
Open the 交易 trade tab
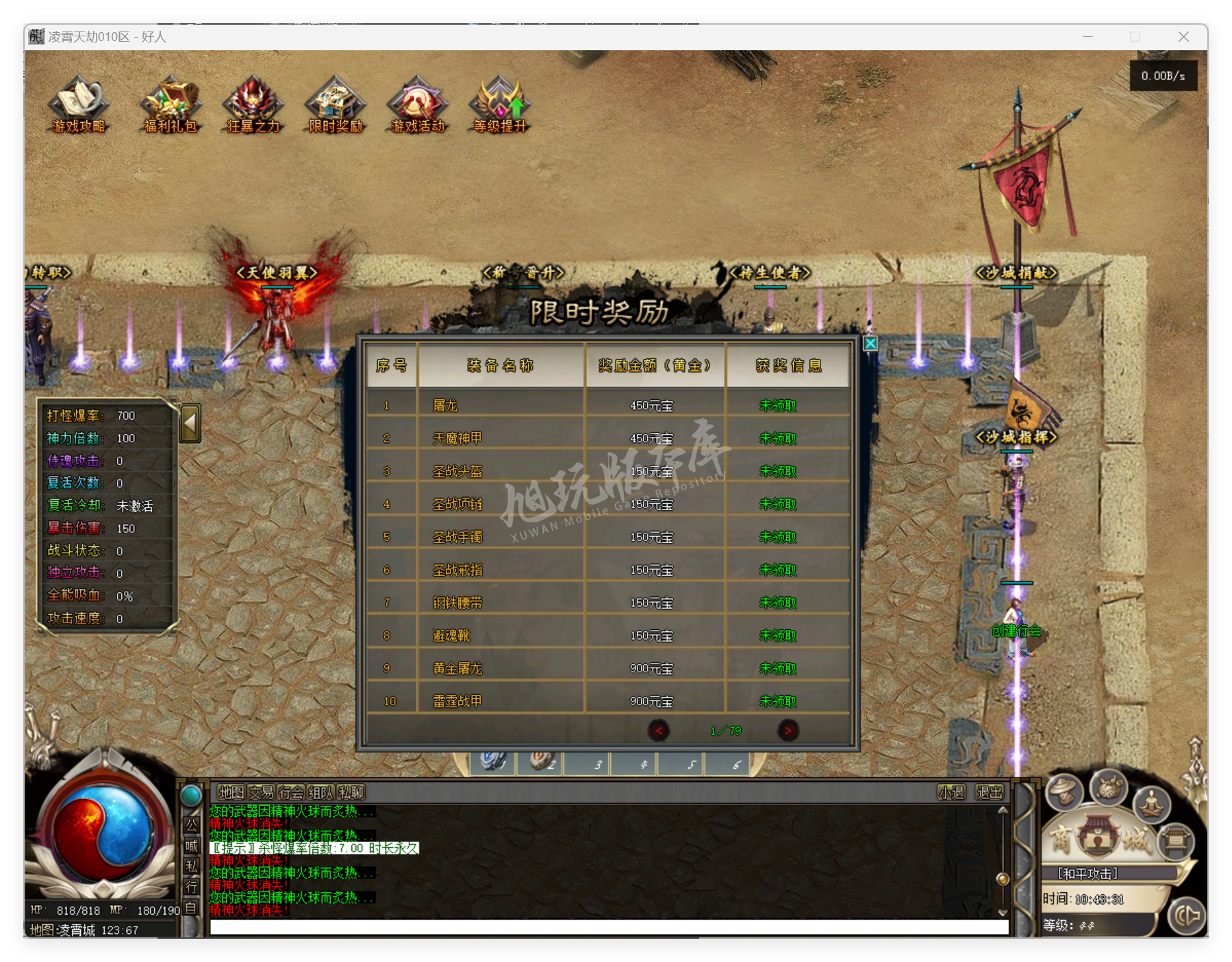tap(261, 793)
